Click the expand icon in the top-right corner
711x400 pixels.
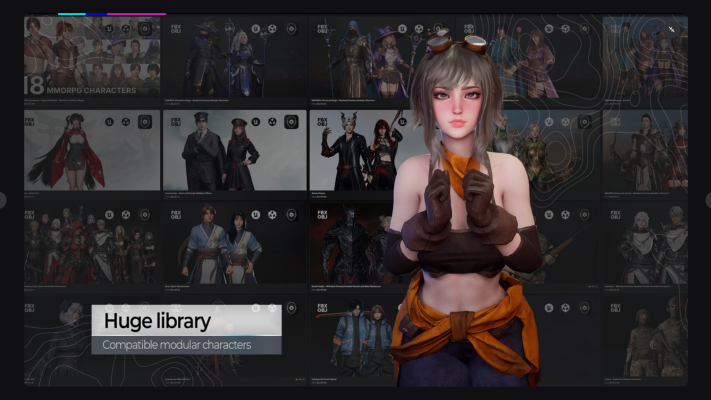672,29
